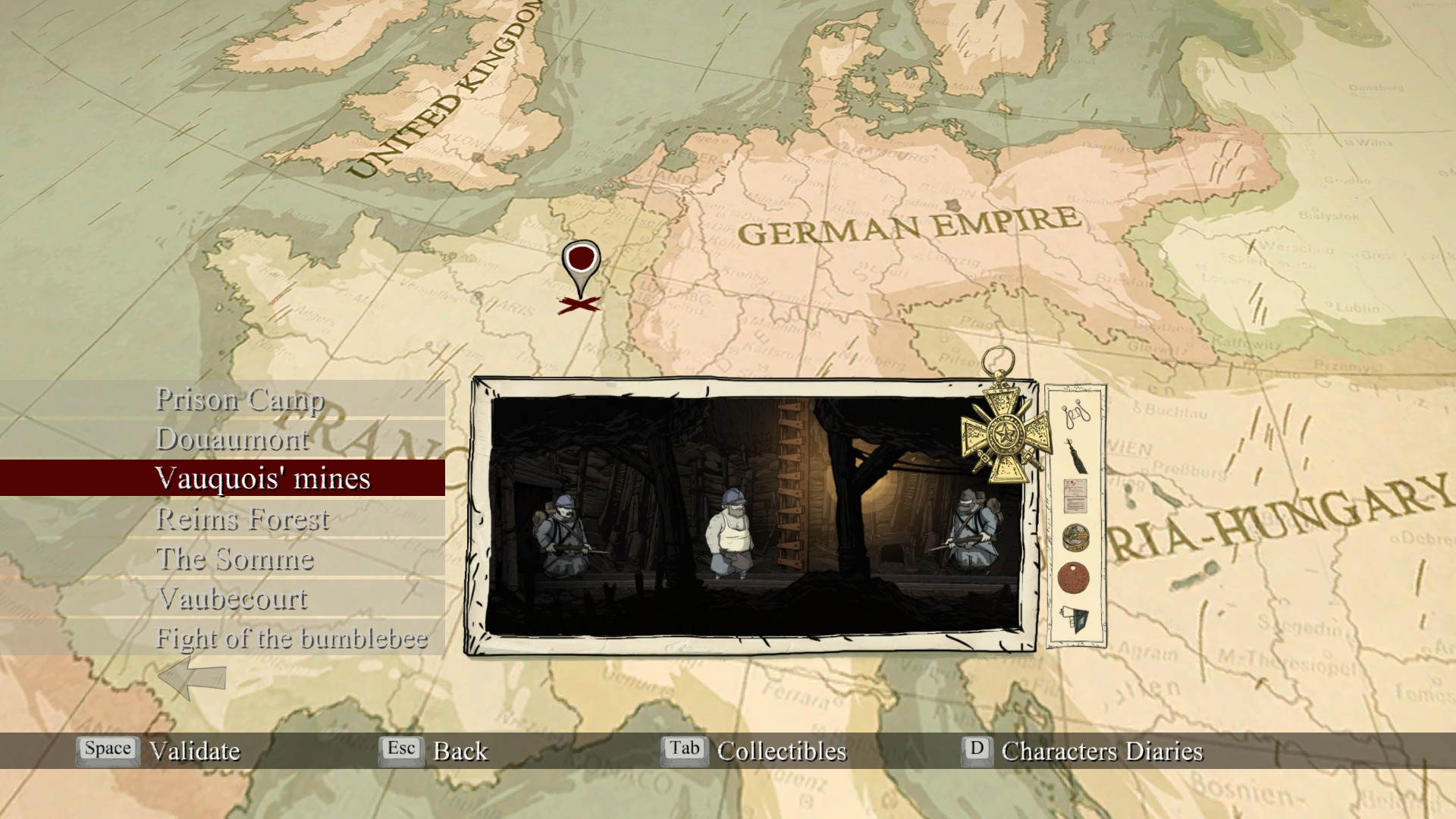Viewport: 1456px width, 819px height.
Task: Select the wire chain collectible icon
Action: coord(1075,414)
